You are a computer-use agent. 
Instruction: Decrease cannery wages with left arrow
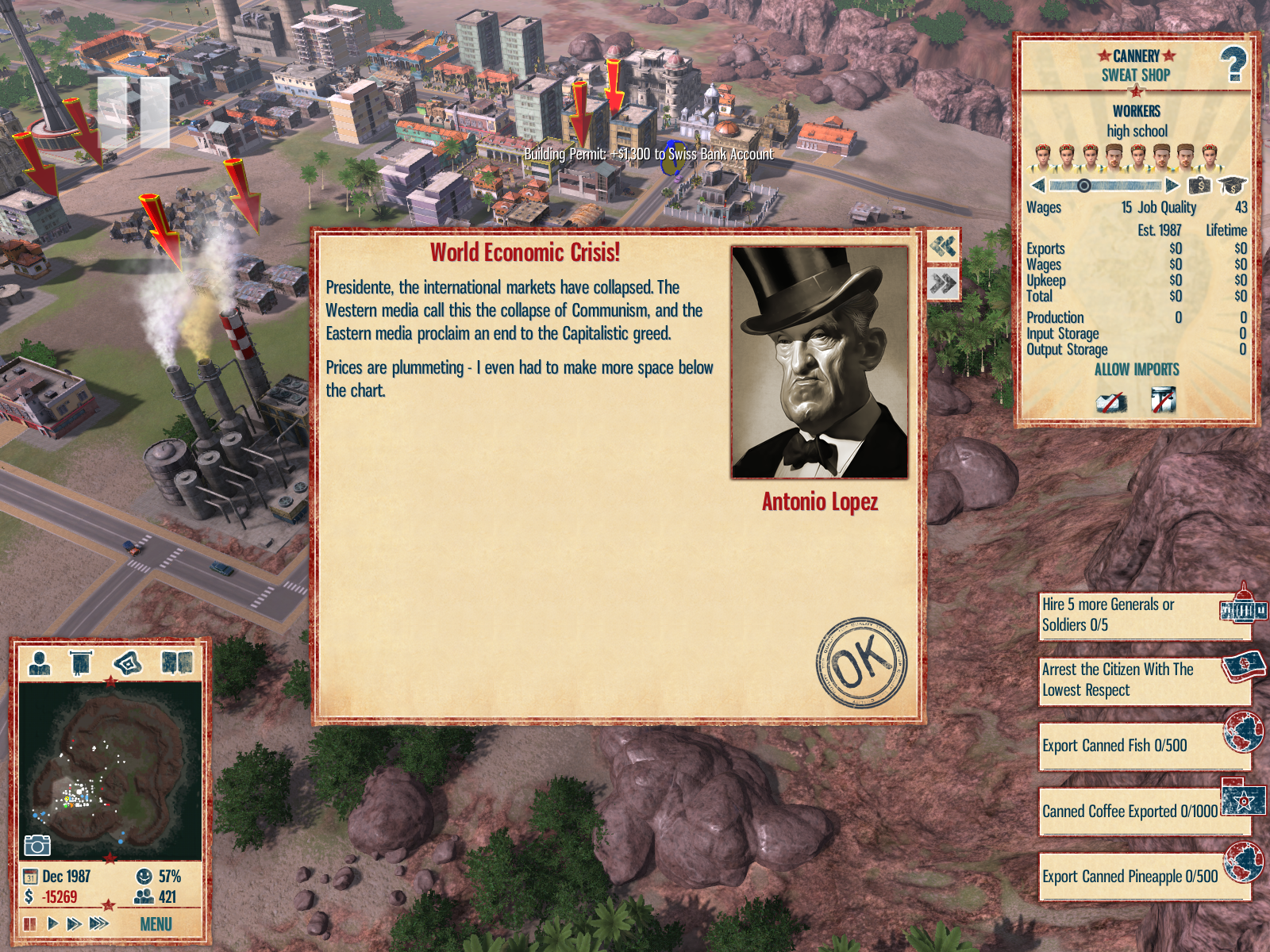point(1038,186)
